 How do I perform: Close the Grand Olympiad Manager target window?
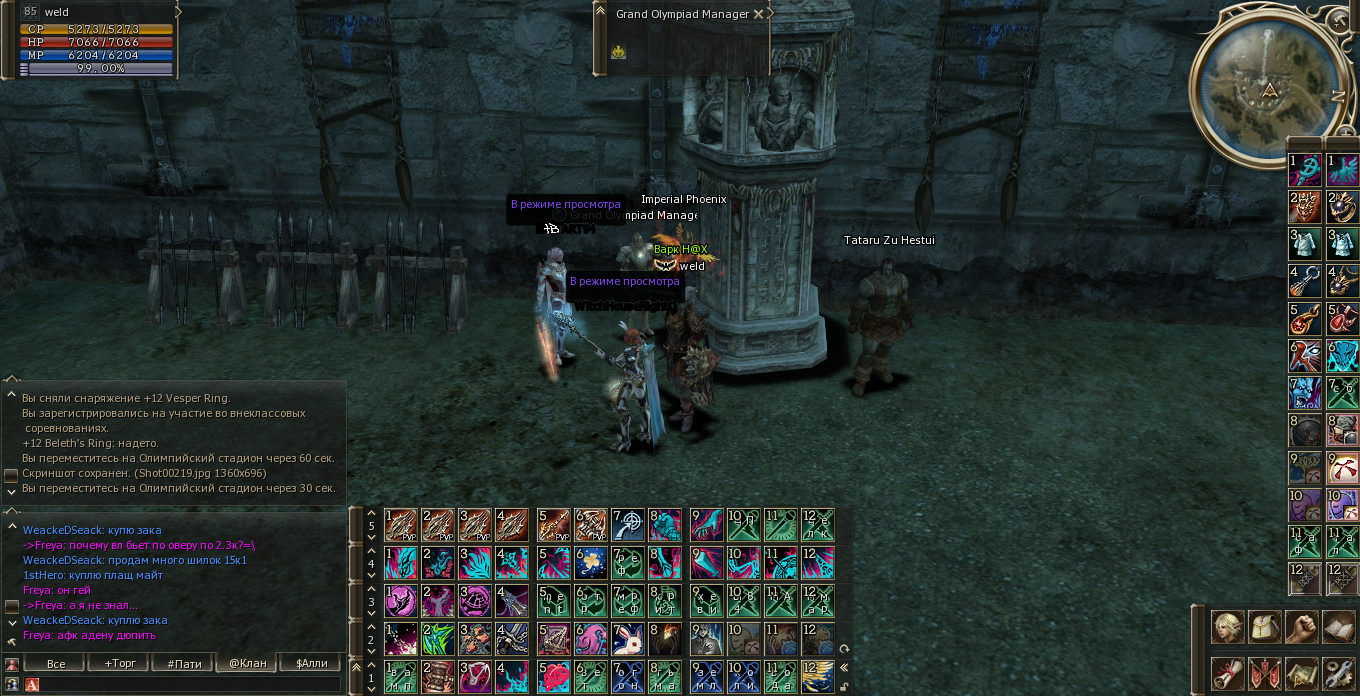coord(758,14)
